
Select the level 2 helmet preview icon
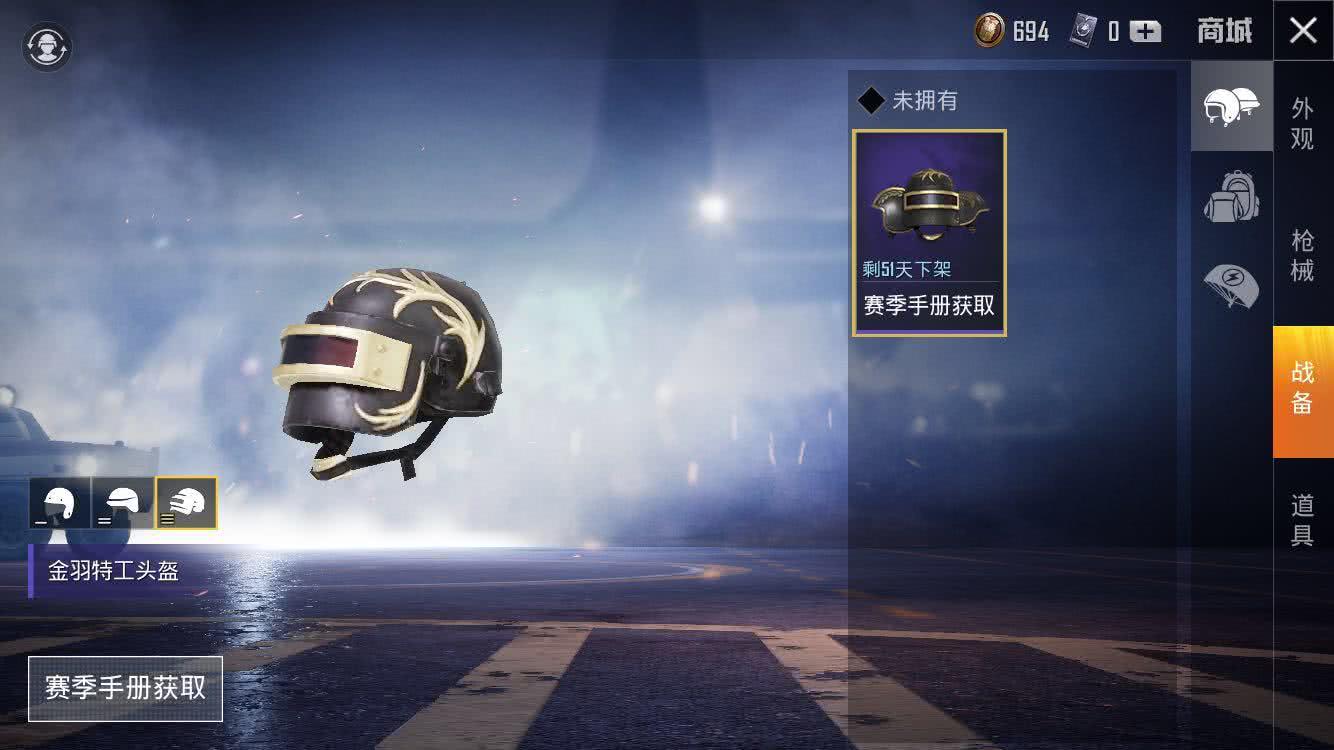pos(123,502)
